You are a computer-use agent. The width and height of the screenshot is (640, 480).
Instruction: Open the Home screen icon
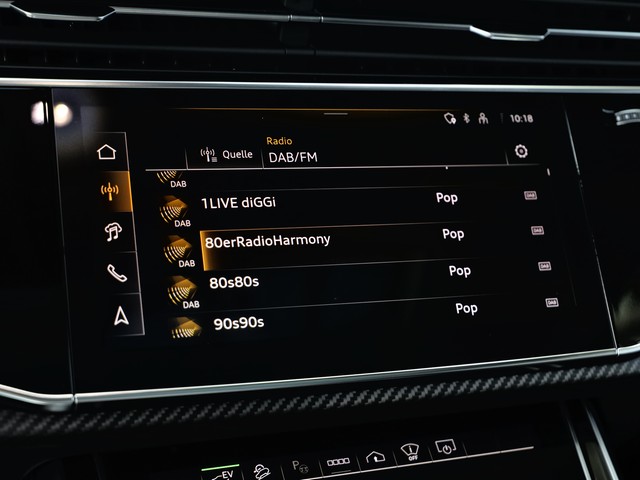[x=107, y=152]
